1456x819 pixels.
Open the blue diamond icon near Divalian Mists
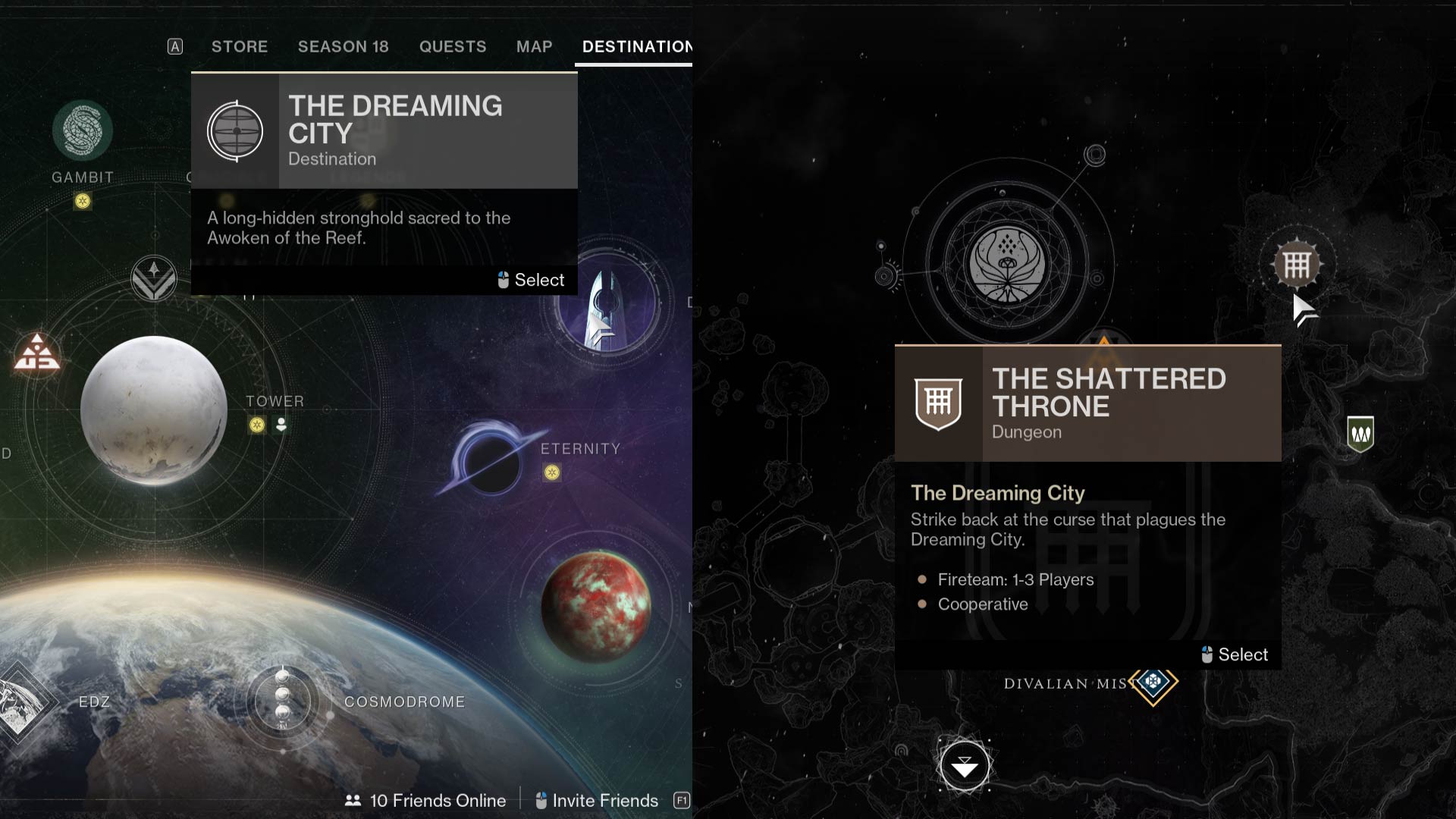[x=1153, y=682]
